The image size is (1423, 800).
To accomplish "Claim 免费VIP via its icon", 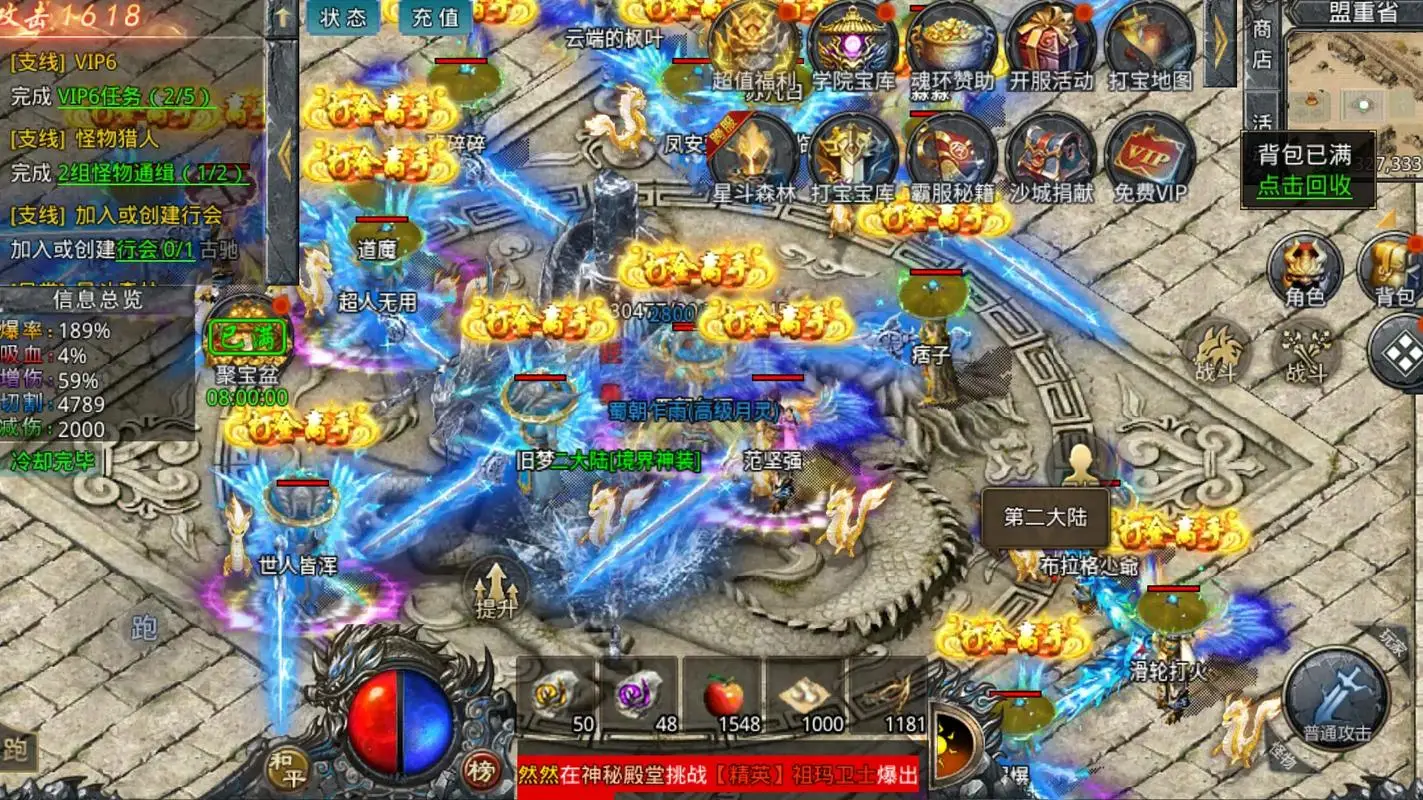I will [x=1150, y=156].
